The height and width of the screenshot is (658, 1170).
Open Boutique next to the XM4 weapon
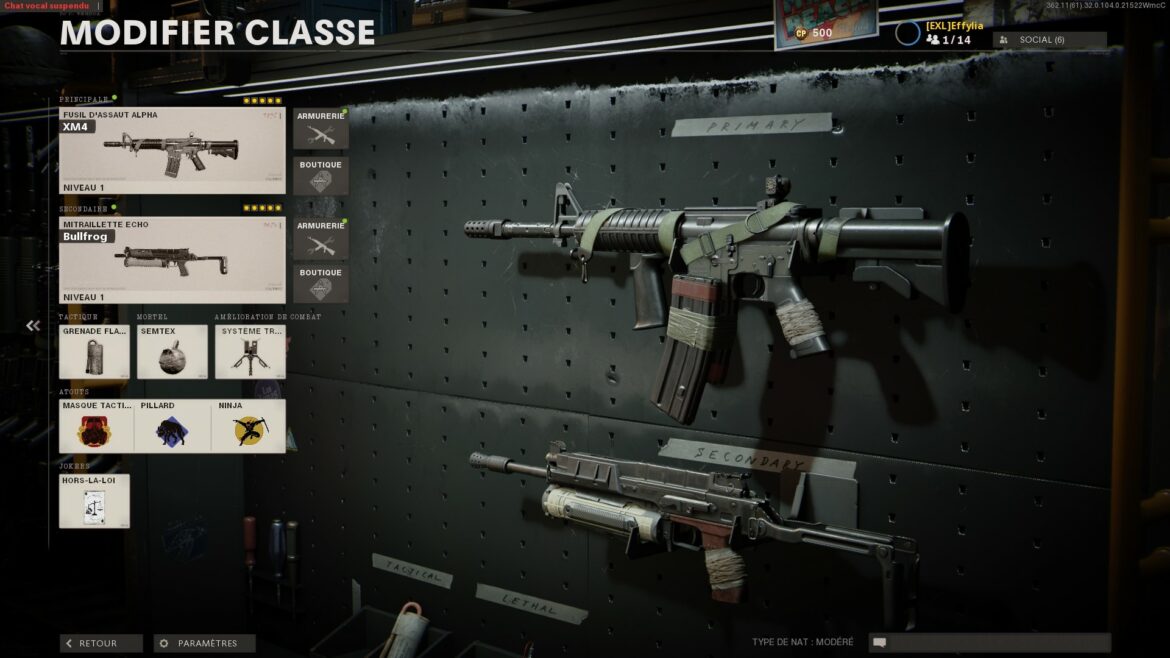(320, 176)
